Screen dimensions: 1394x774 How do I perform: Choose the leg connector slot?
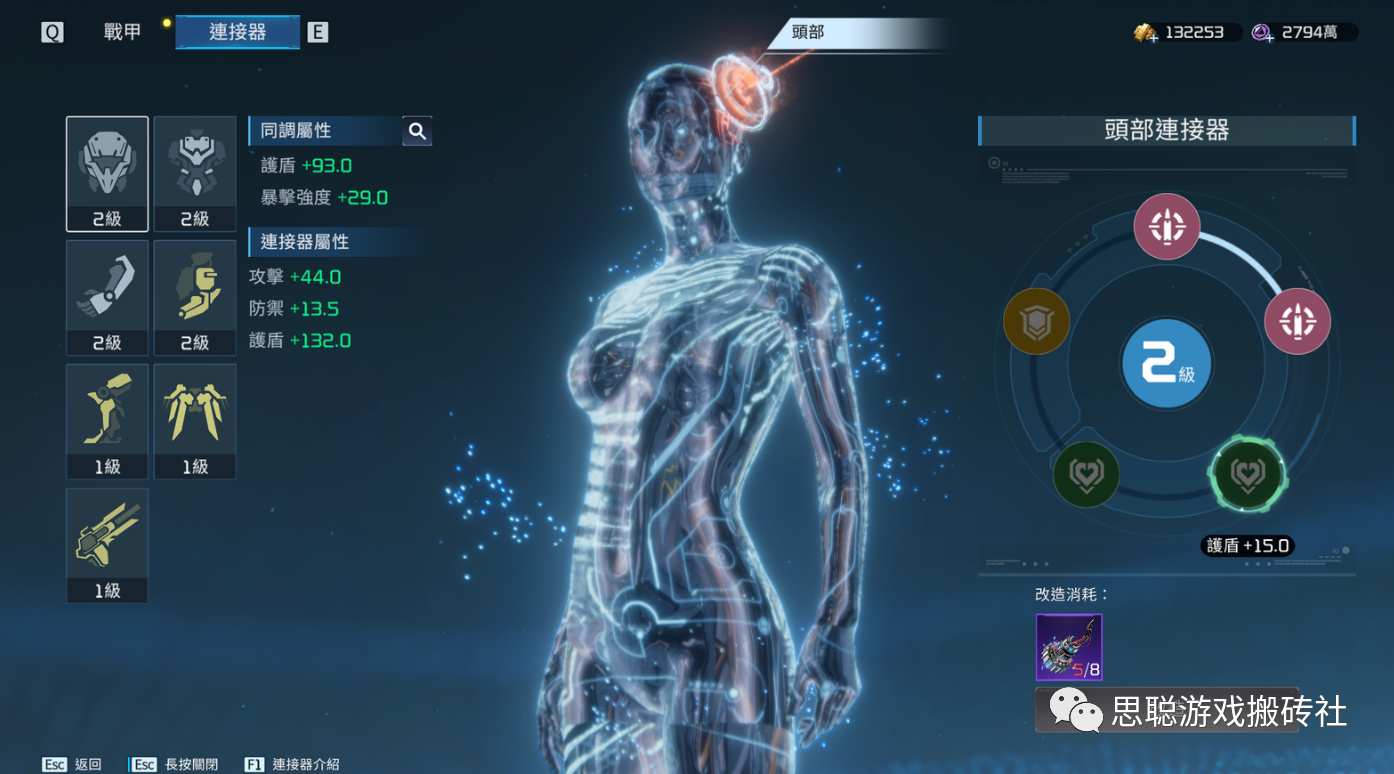(107, 421)
